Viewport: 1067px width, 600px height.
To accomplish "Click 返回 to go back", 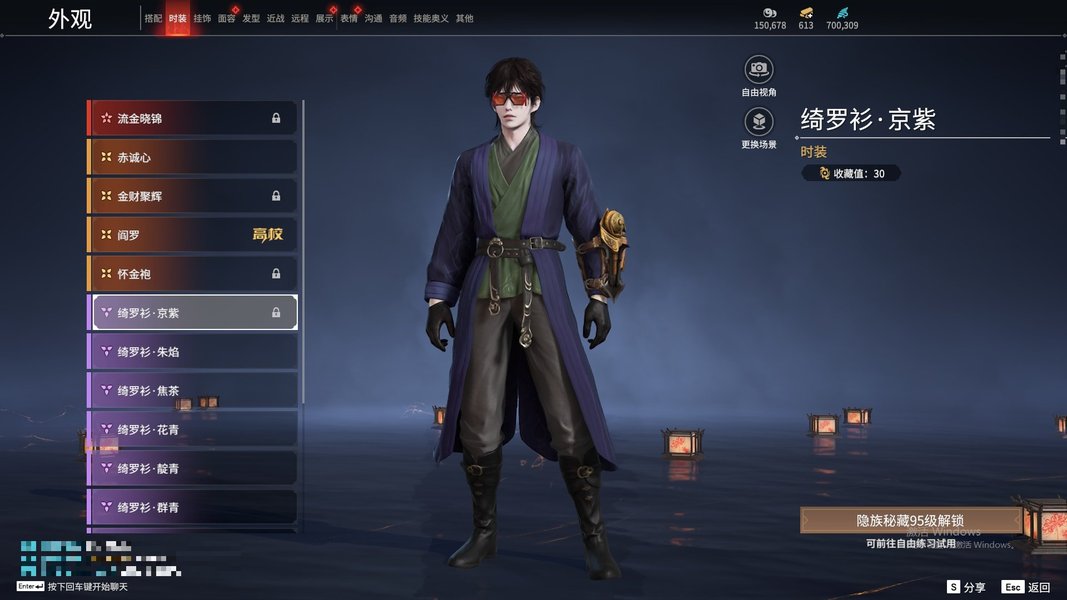I will (1027, 587).
